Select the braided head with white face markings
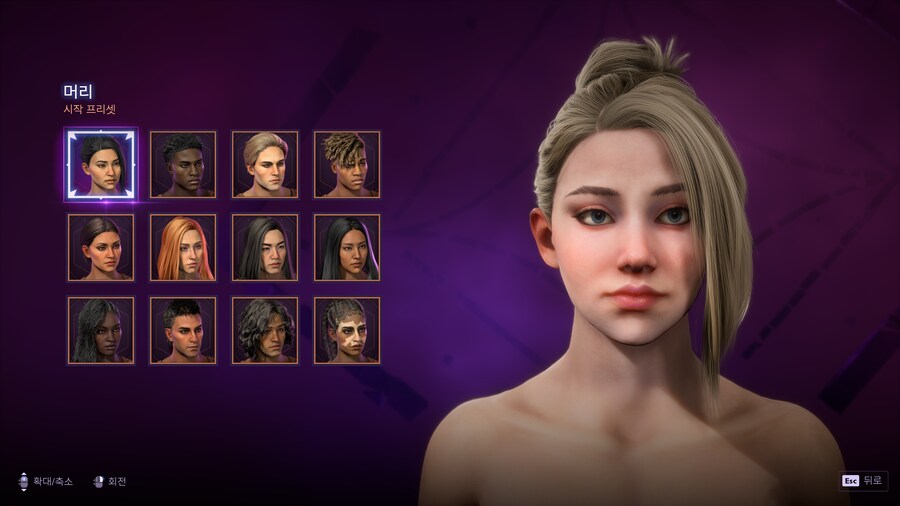Image resolution: width=900 pixels, height=506 pixels. click(347, 330)
